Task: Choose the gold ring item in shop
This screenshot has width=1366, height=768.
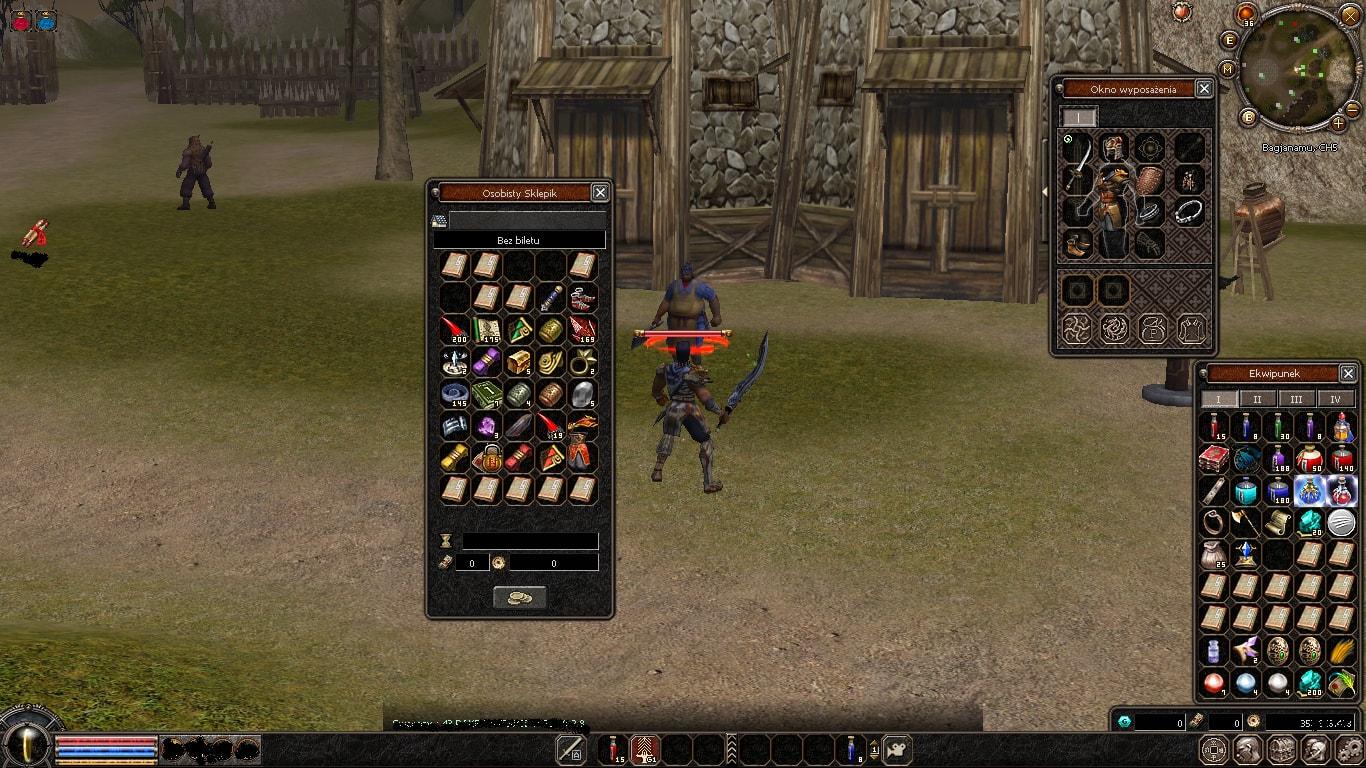Action: point(582,362)
